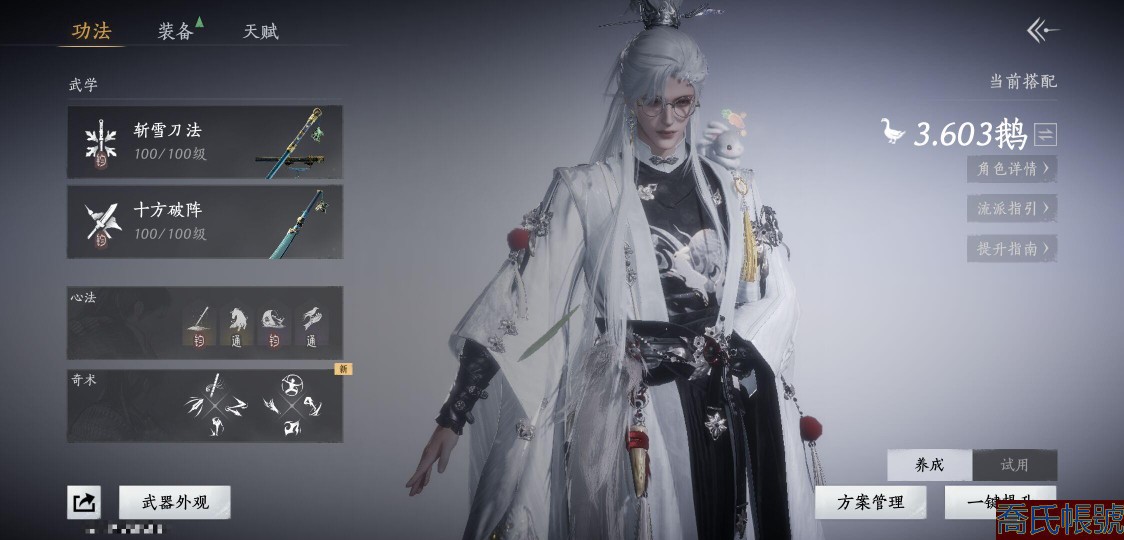The image size is (1124, 540).
Task: Open the 装备 equipment tab
Action: click(176, 31)
